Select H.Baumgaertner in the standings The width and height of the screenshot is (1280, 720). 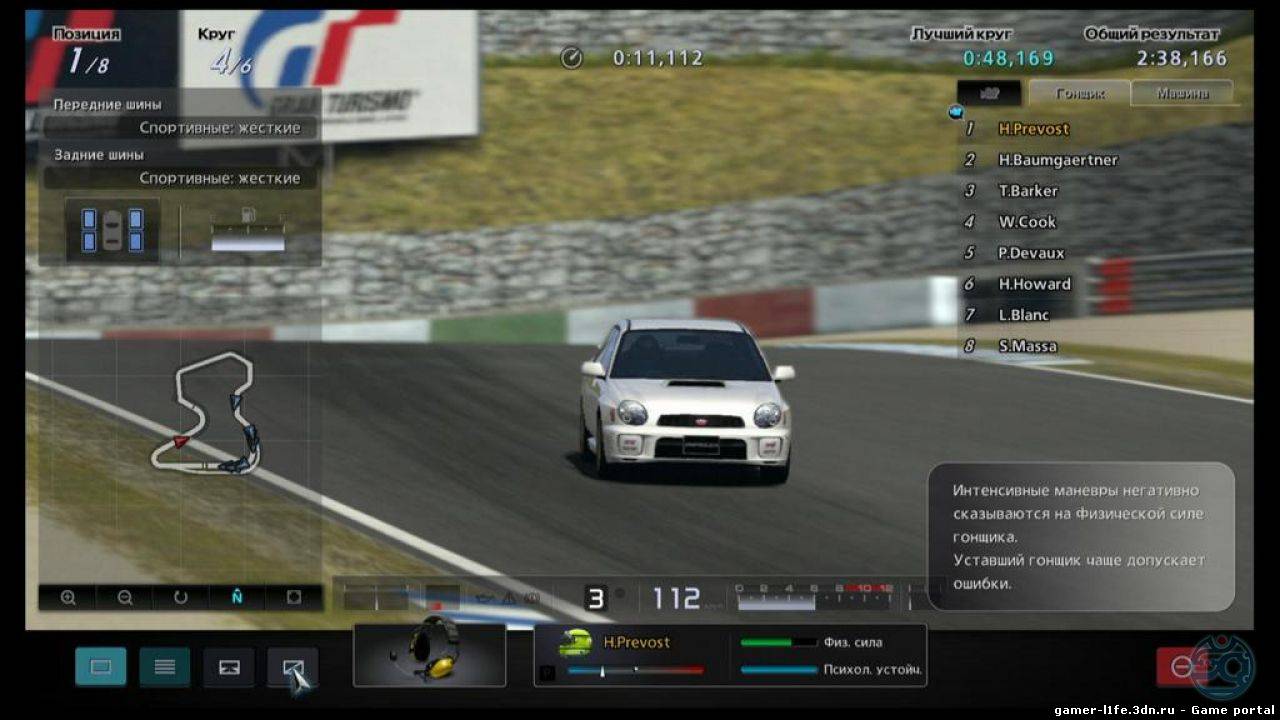1057,160
